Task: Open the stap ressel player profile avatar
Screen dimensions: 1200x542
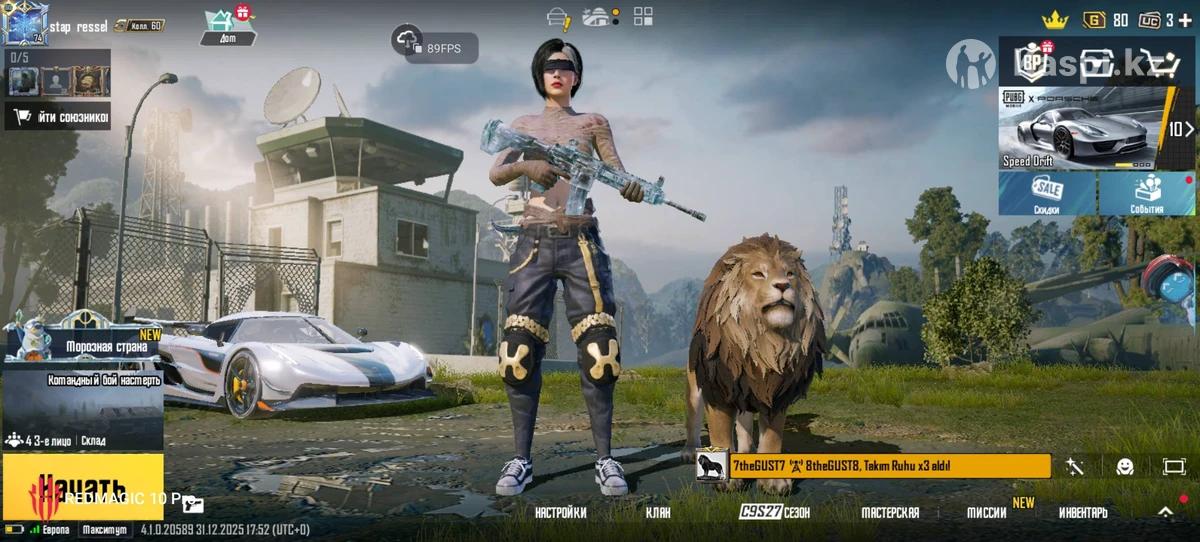Action: (x=22, y=22)
